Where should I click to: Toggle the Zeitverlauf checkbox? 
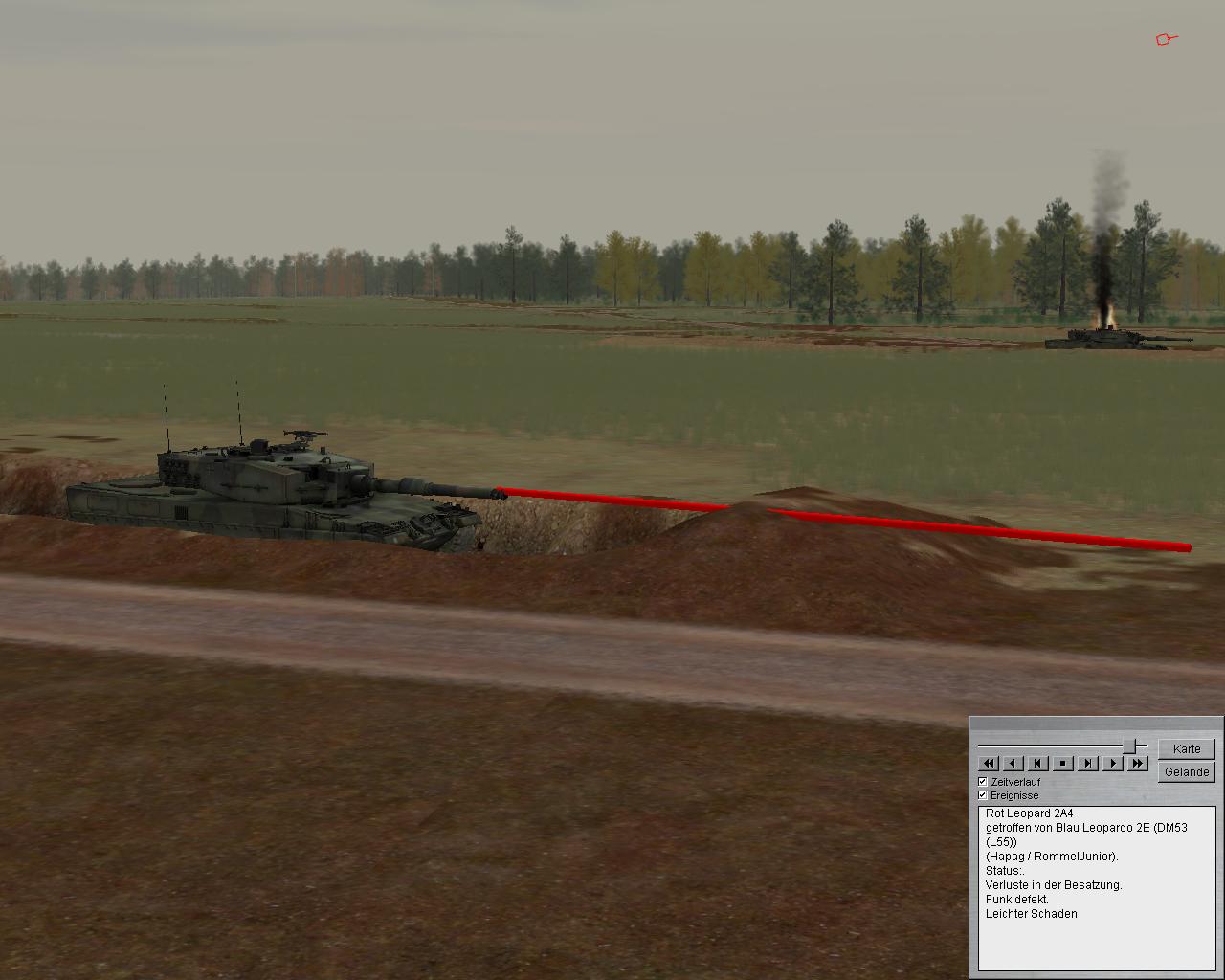[983, 782]
